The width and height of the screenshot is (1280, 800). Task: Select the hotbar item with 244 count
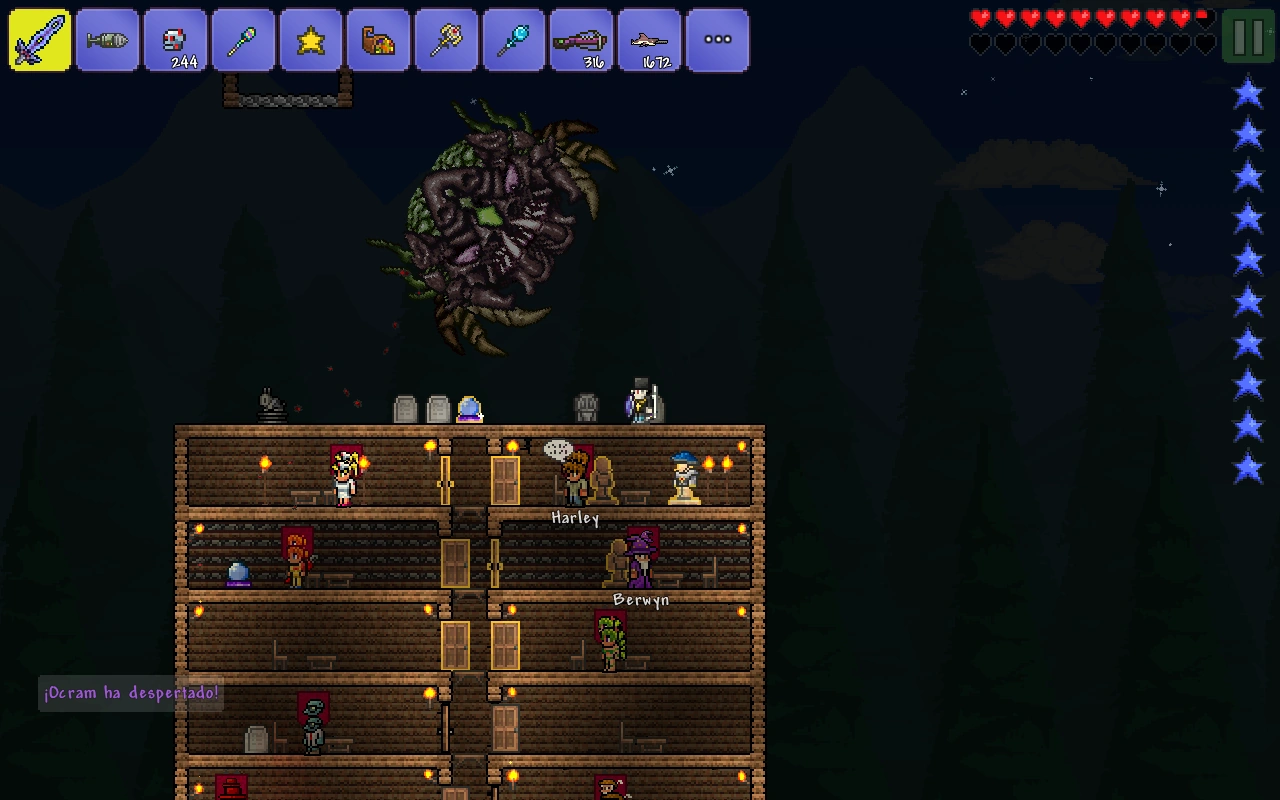[x=175, y=40]
